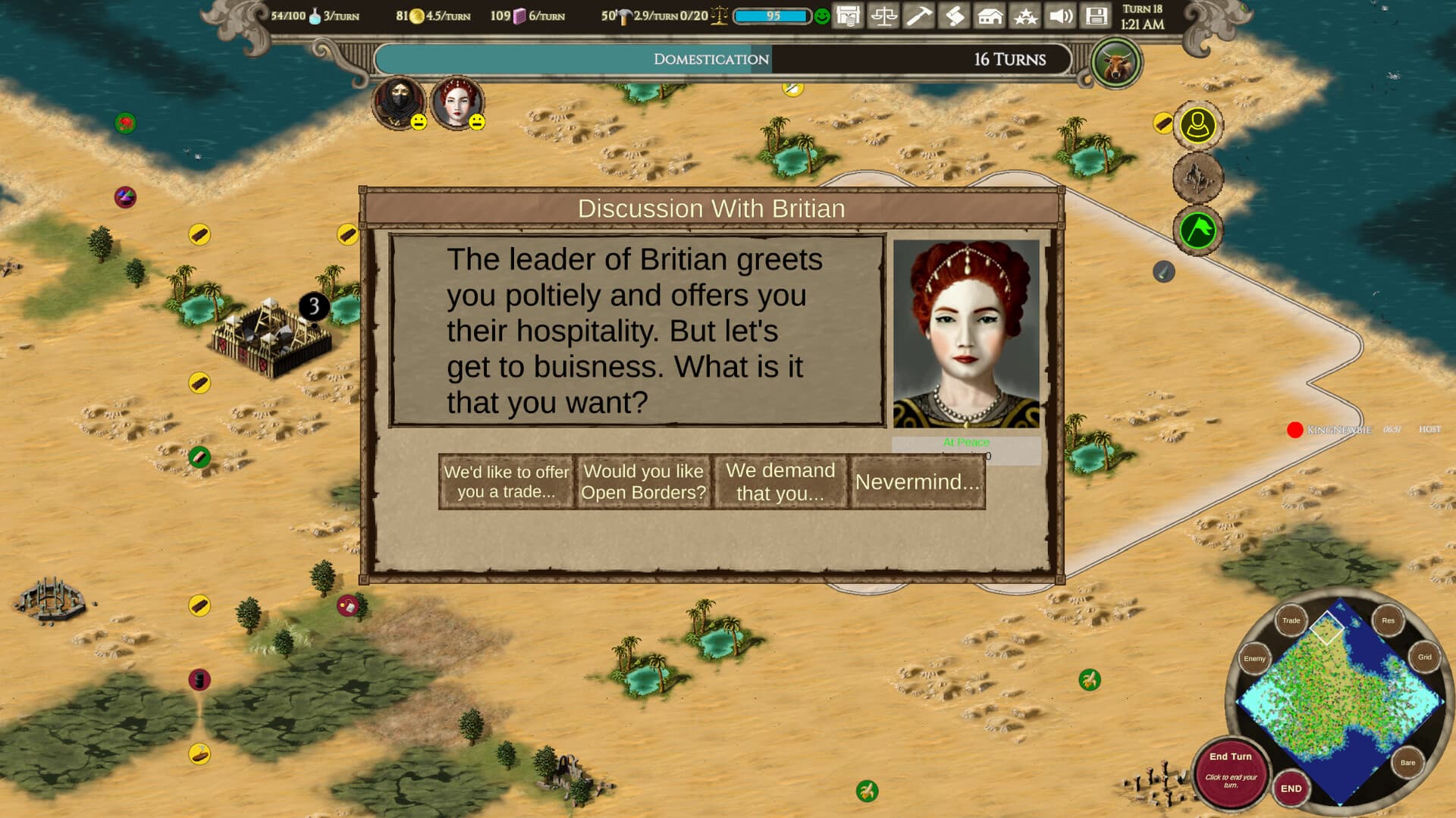The height and width of the screenshot is (818, 1456).
Task: Click the stars achievements icon in the toolbar
Action: click(1025, 15)
